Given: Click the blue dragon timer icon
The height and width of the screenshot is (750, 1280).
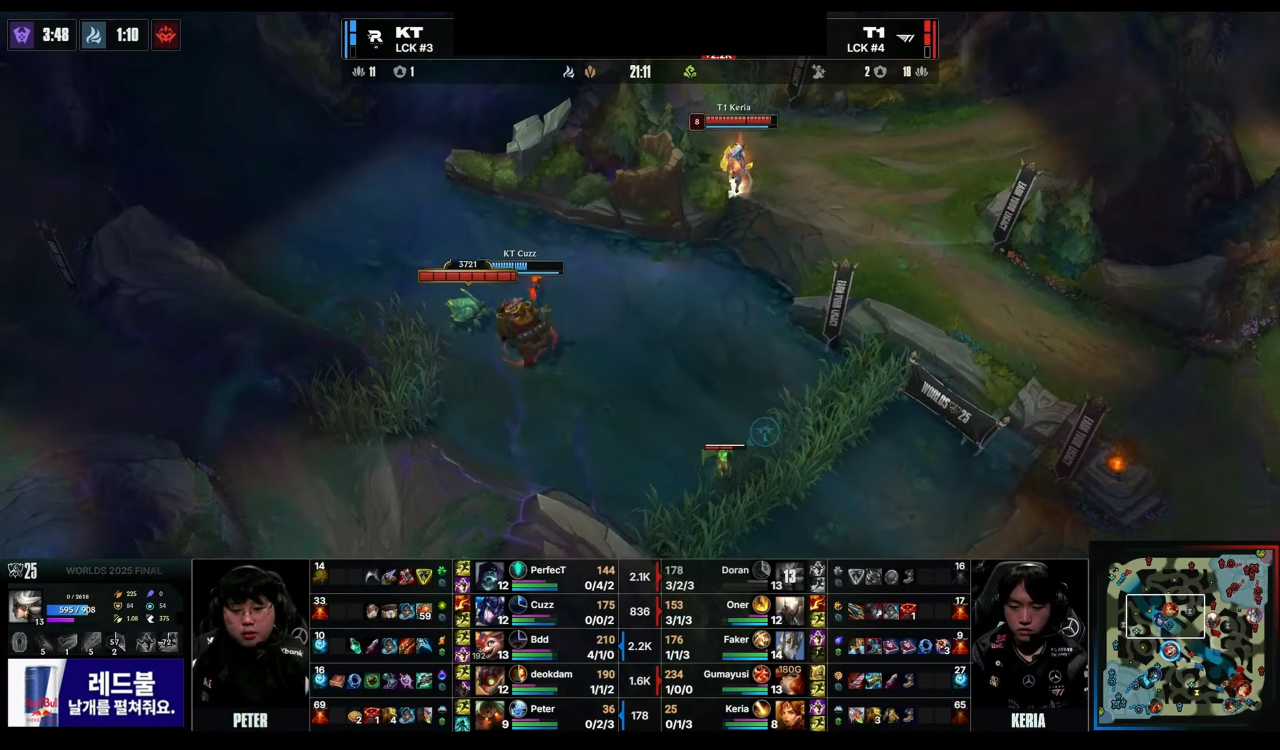Looking at the screenshot, I should pos(93,35).
